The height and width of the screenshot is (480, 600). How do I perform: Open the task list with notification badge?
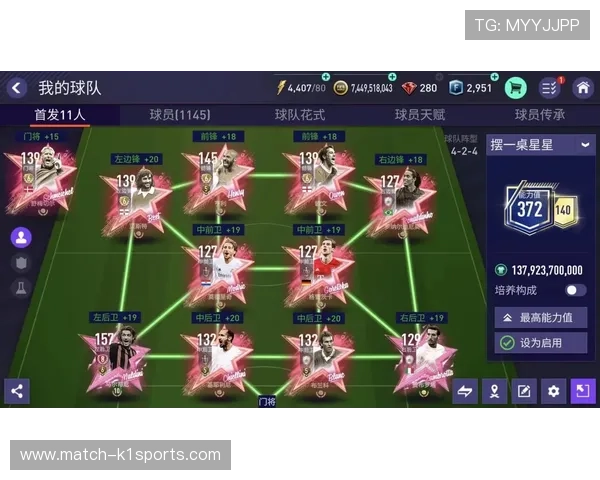550,88
